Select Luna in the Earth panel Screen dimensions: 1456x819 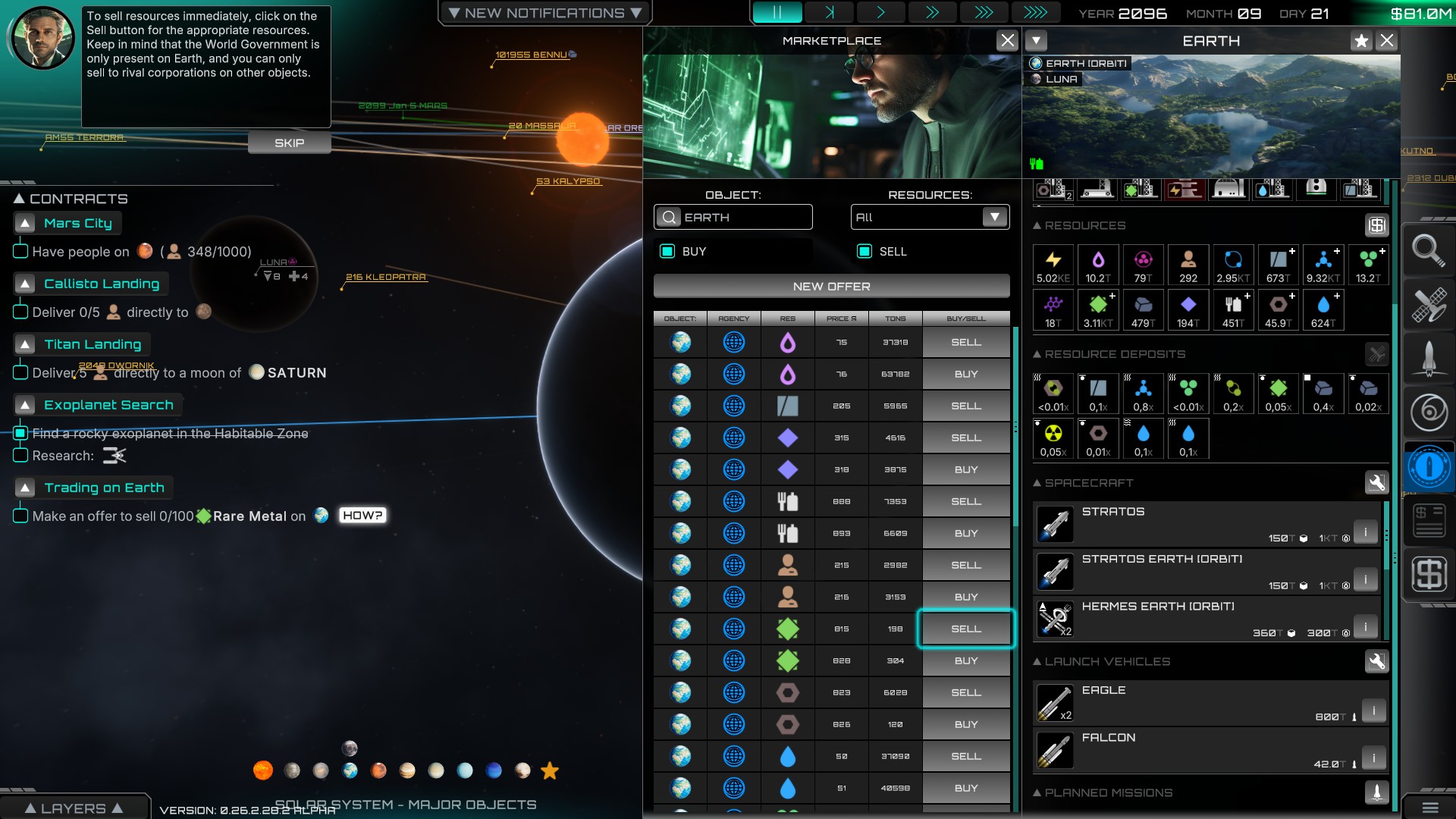1061,79
